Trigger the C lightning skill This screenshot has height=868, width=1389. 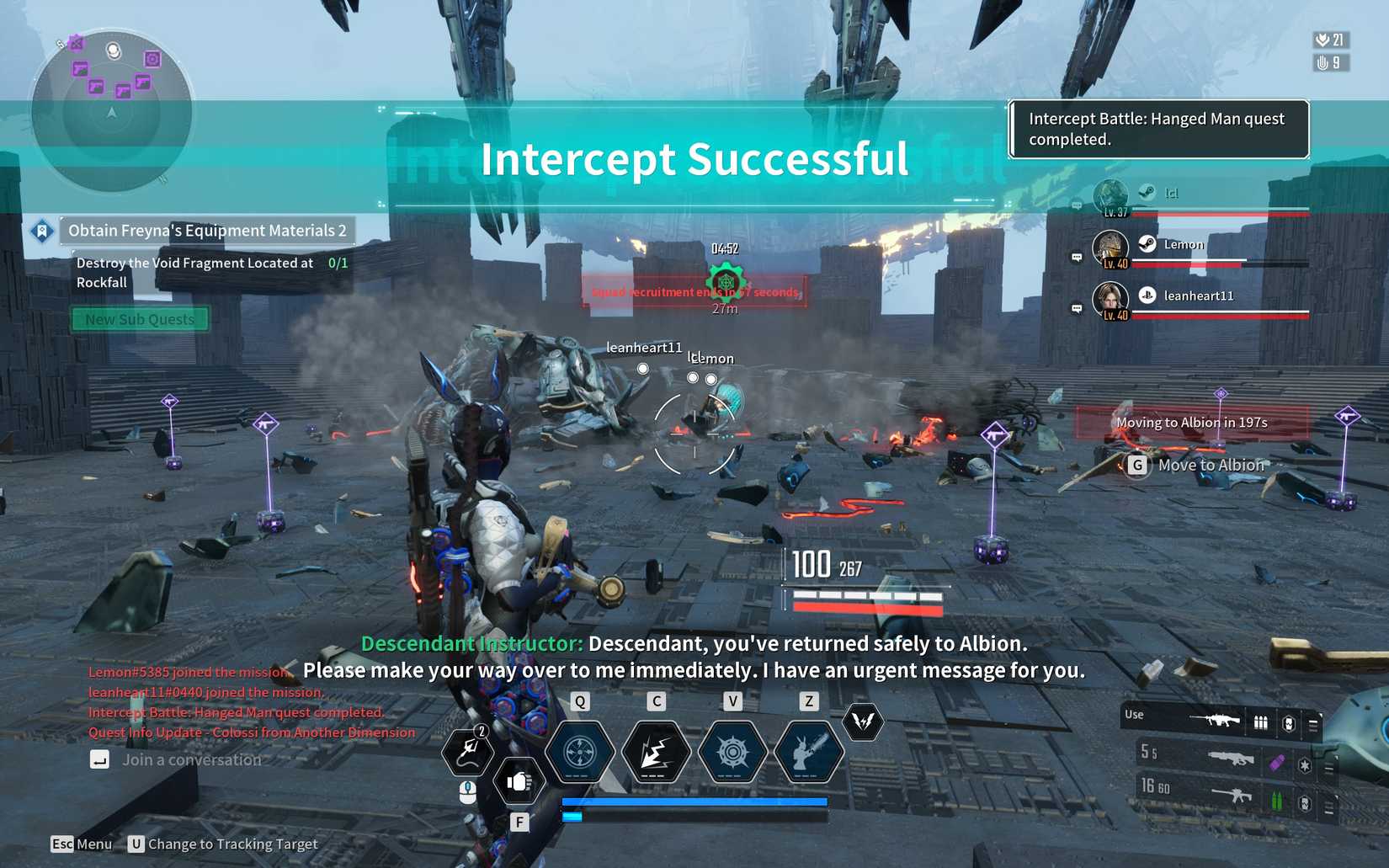pos(656,753)
